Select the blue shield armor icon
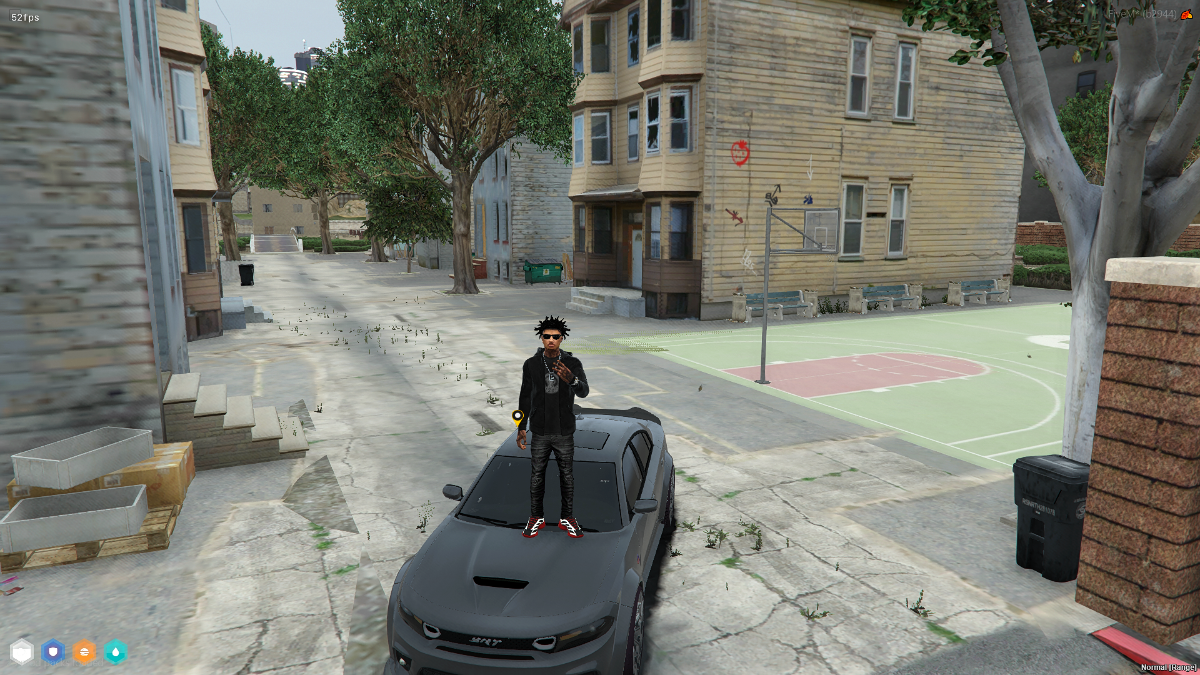 (x=53, y=652)
